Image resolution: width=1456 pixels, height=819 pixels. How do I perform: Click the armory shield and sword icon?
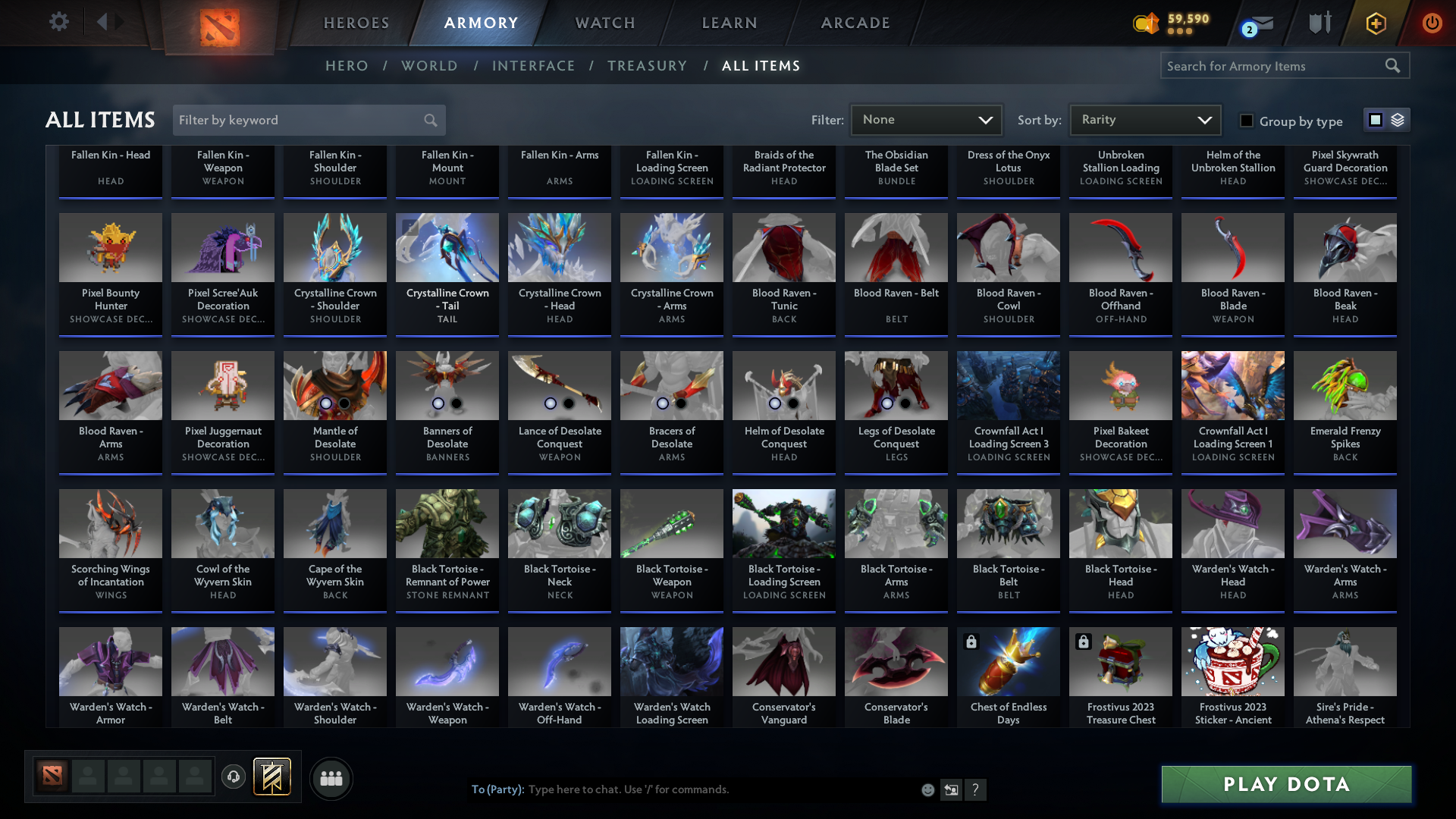point(1319,23)
